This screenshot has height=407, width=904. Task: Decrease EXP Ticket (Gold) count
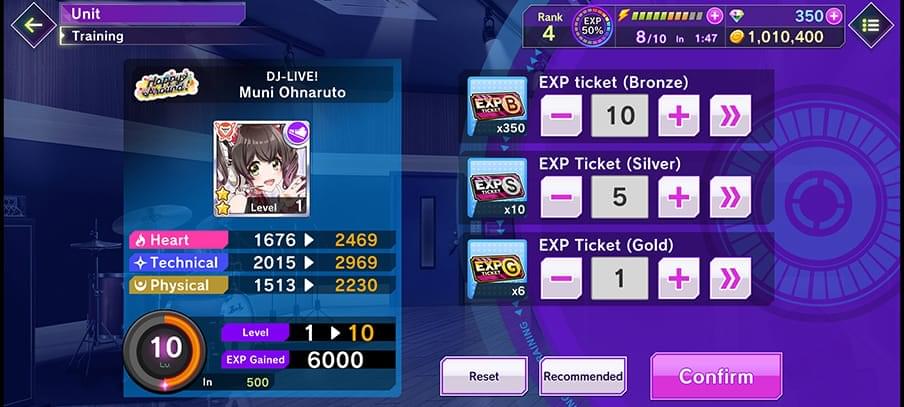561,278
